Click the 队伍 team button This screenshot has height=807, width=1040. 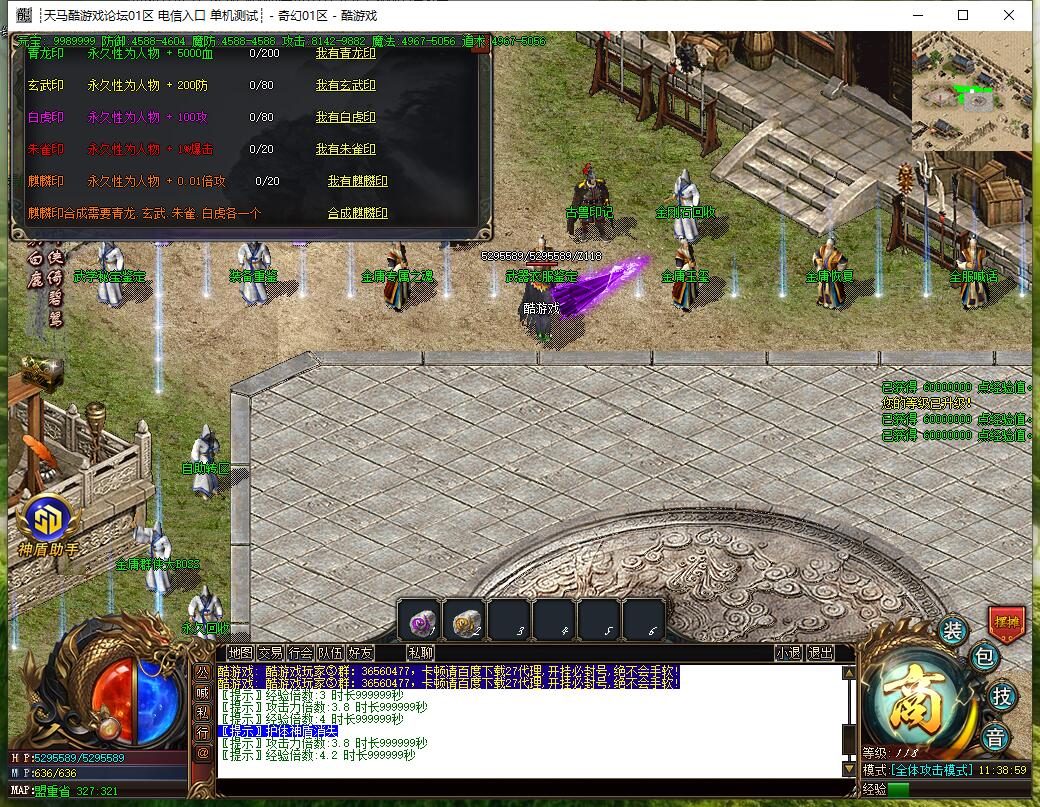tap(331, 653)
